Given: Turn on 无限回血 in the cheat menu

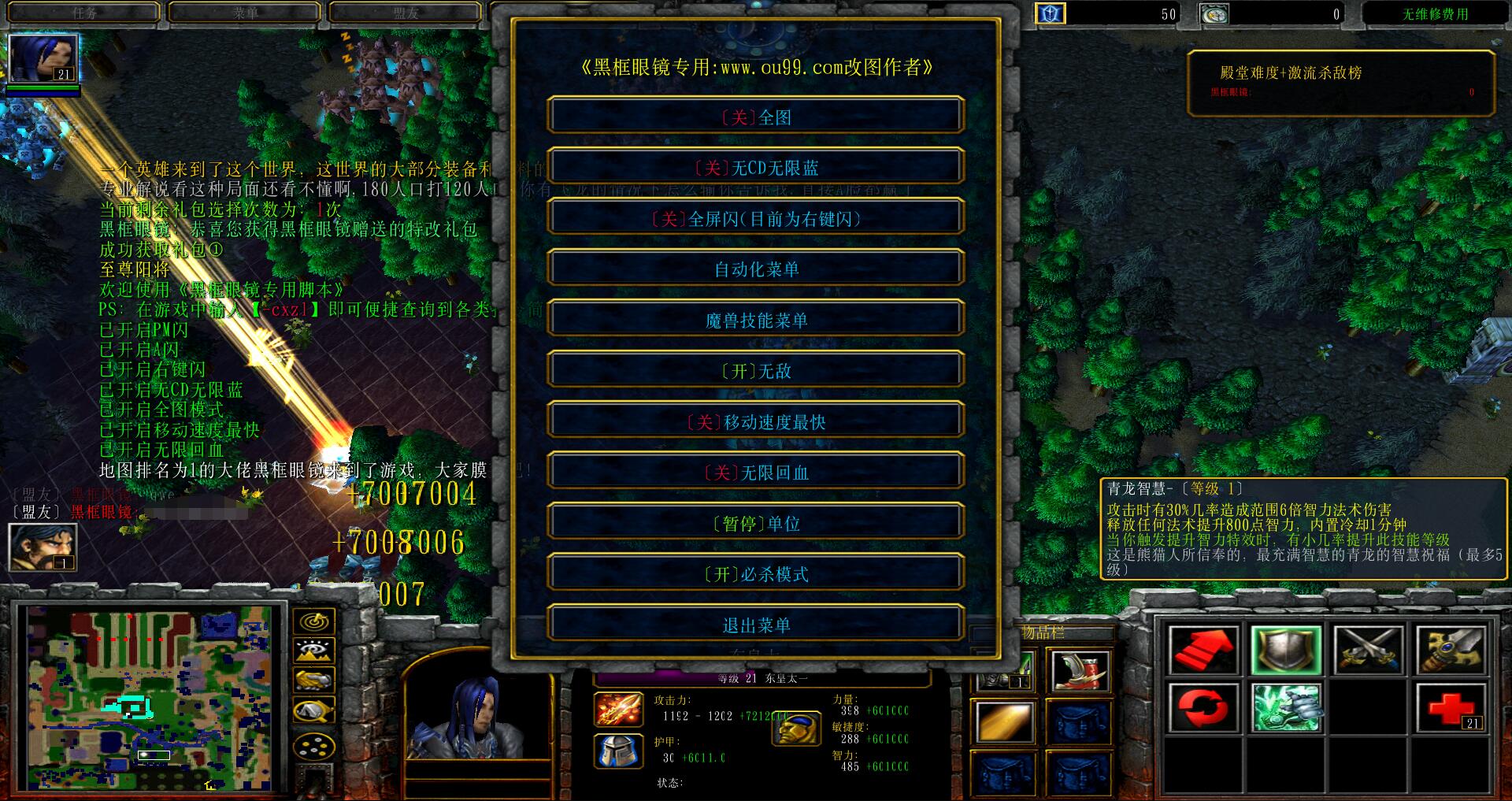Looking at the screenshot, I should [756, 472].
